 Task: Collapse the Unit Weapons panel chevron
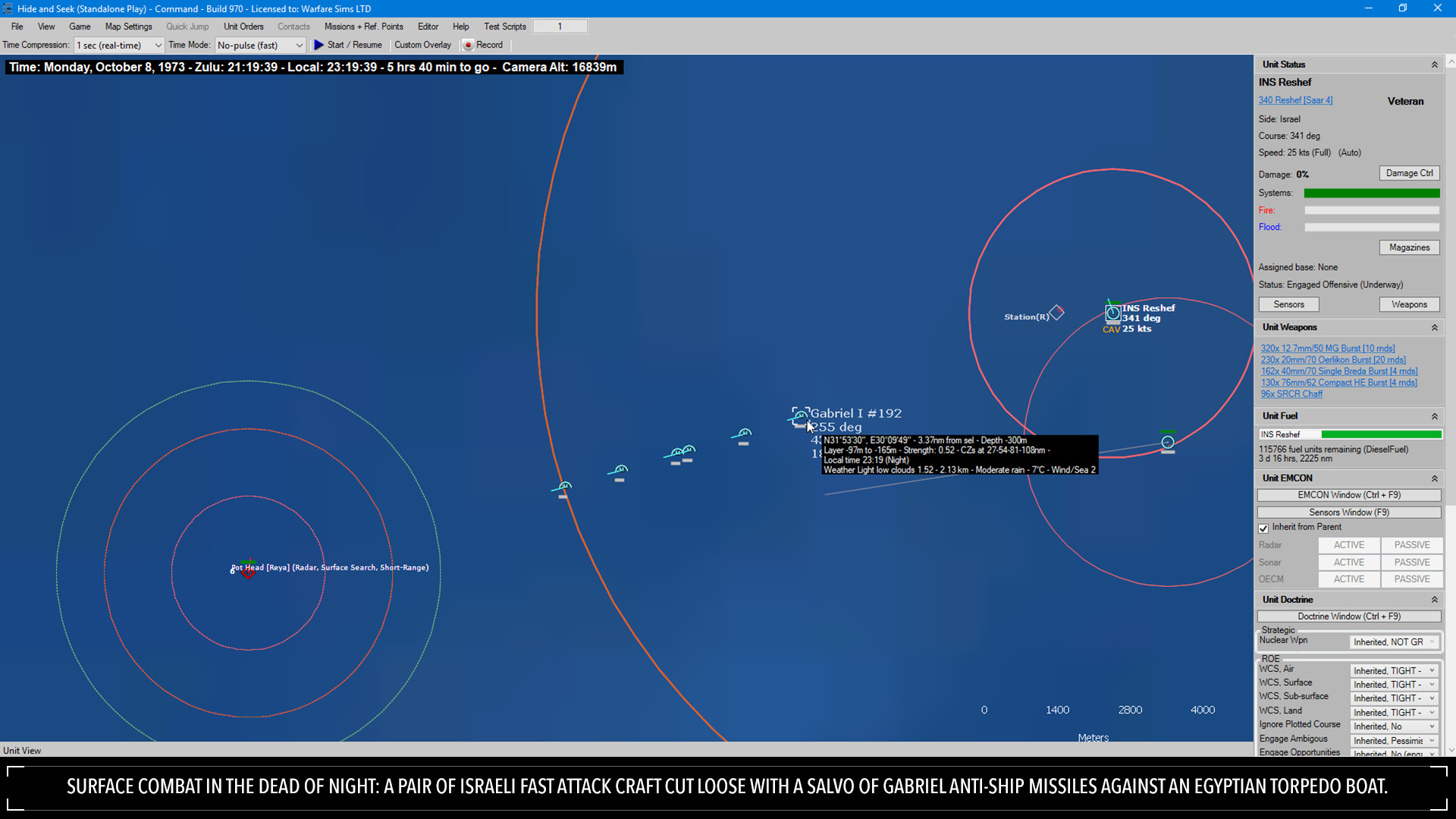1435,327
